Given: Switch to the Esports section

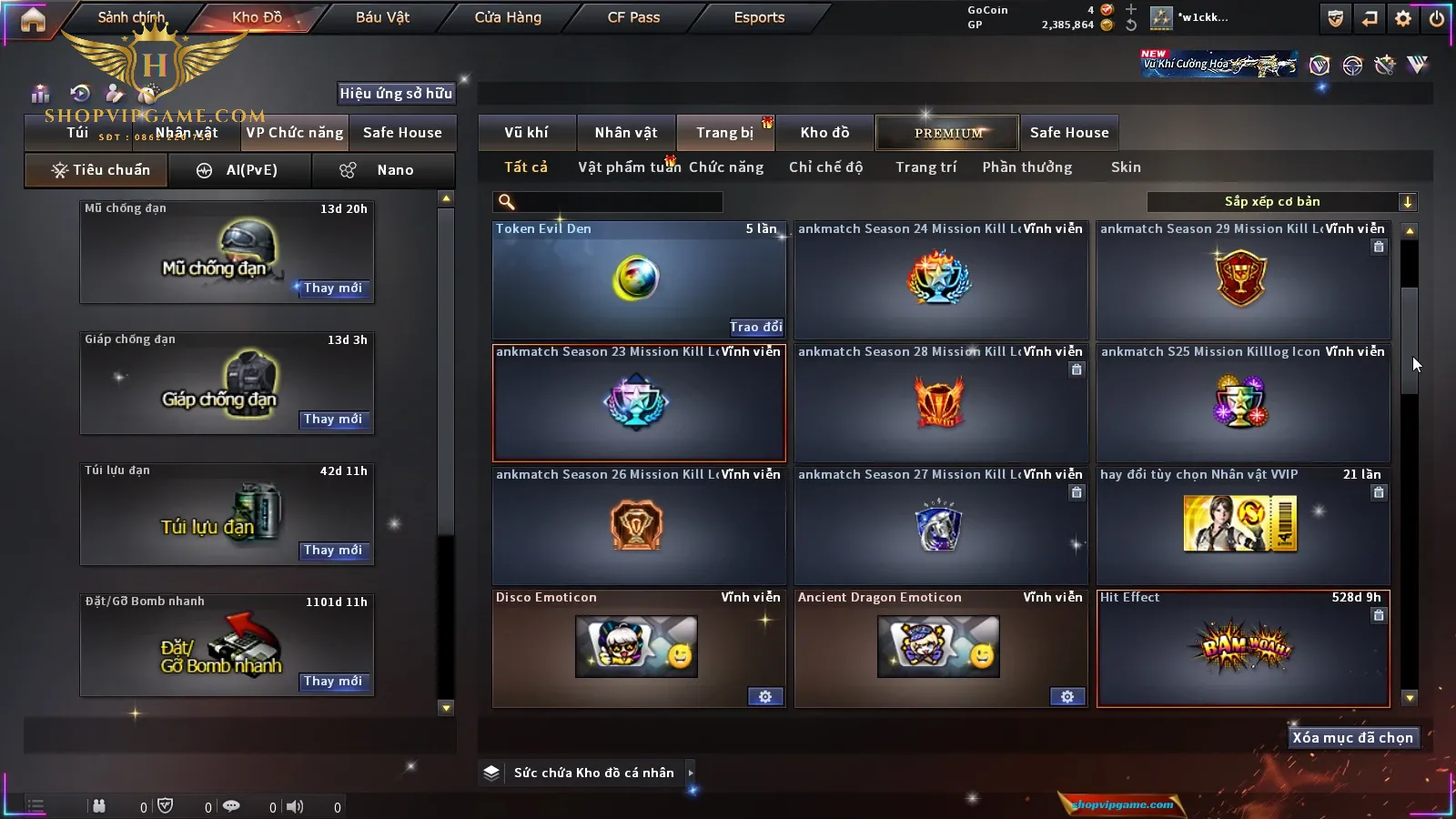Looking at the screenshot, I should click(759, 17).
